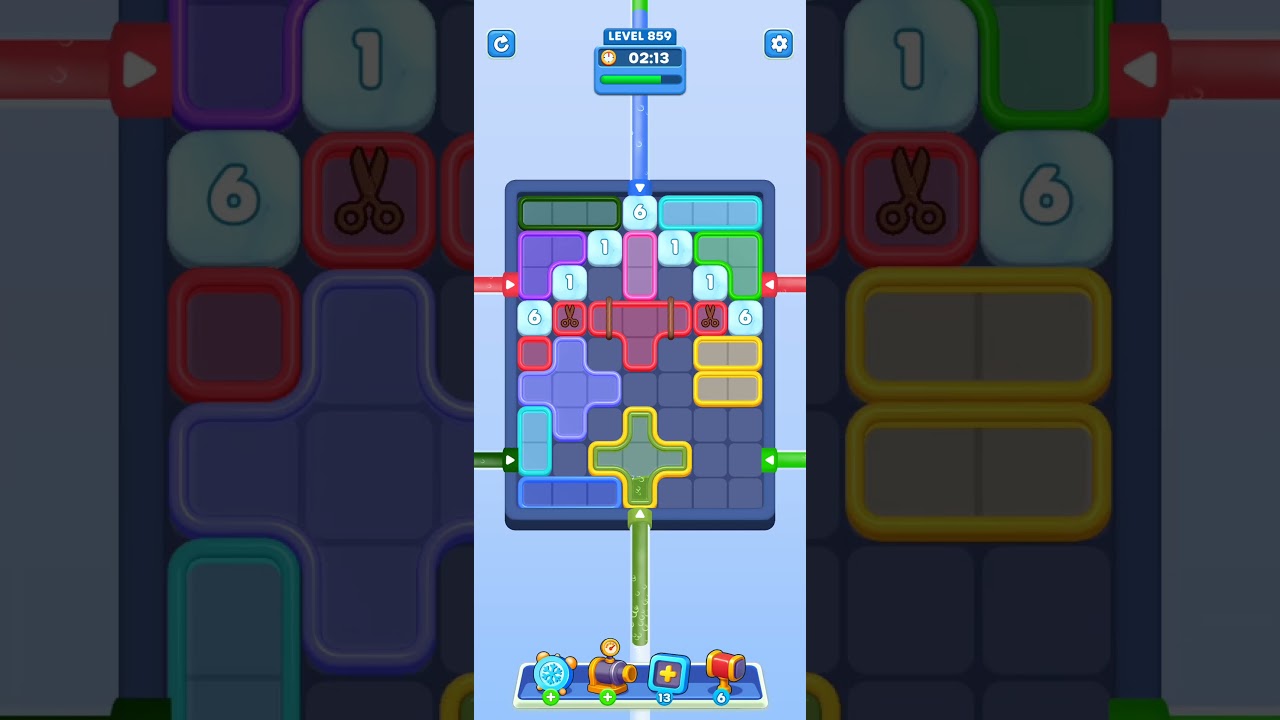Tap the left scissors tile on the board
The image size is (1280, 720).
coord(571,317)
